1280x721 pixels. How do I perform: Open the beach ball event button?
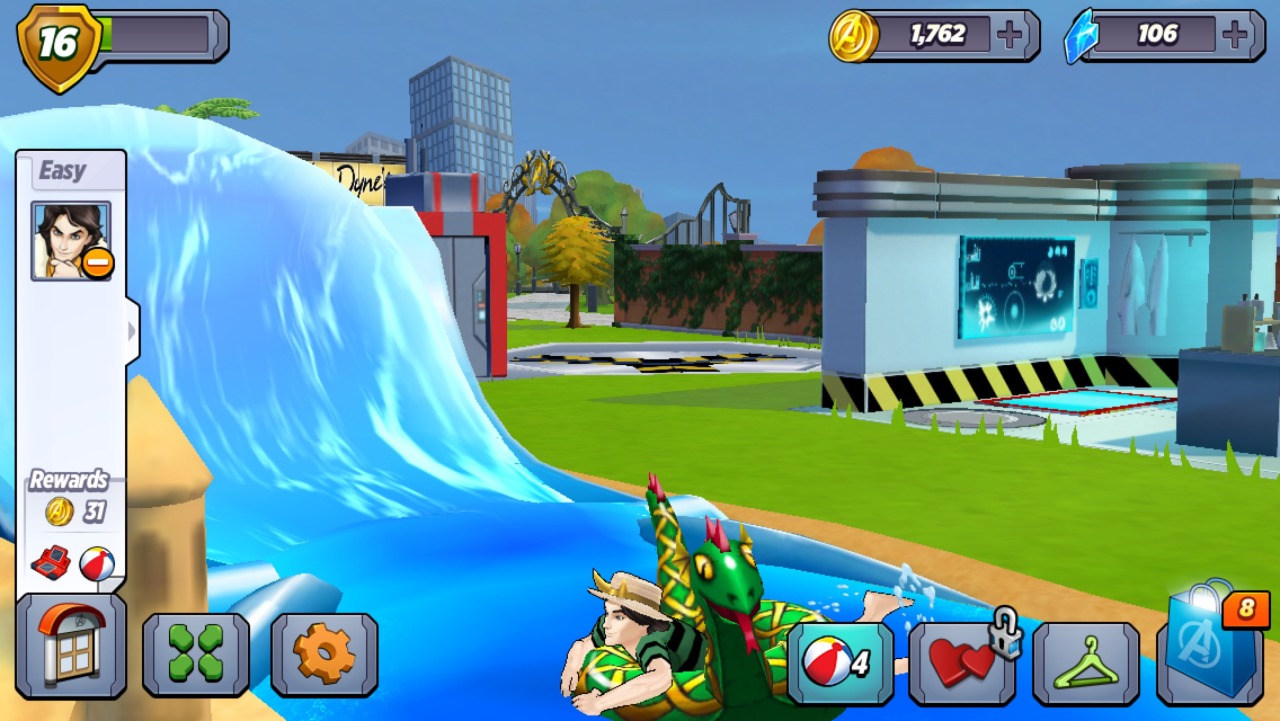[x=840, y=662]
